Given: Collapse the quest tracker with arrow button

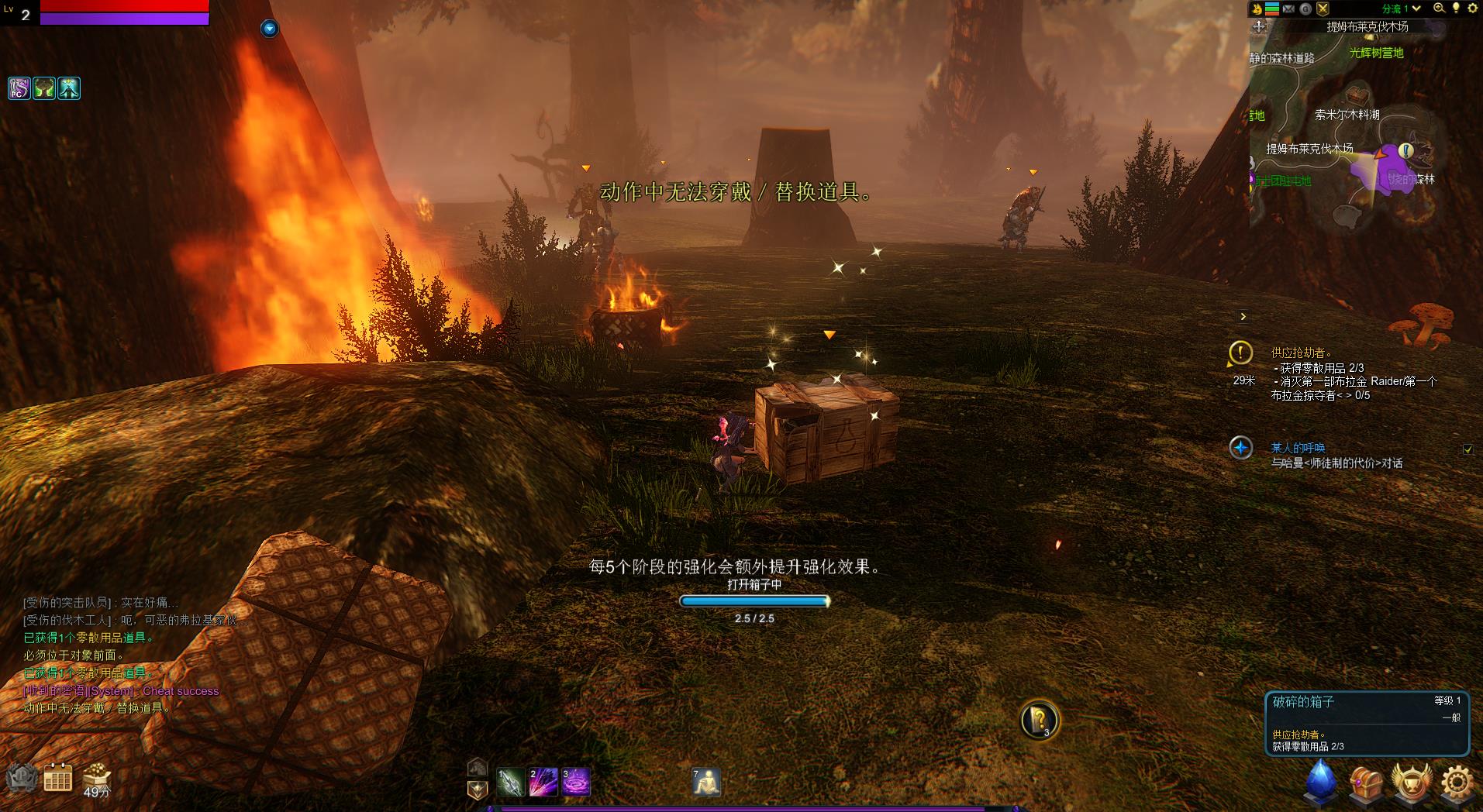Looking at the screenshot, I should (1243, 316).
